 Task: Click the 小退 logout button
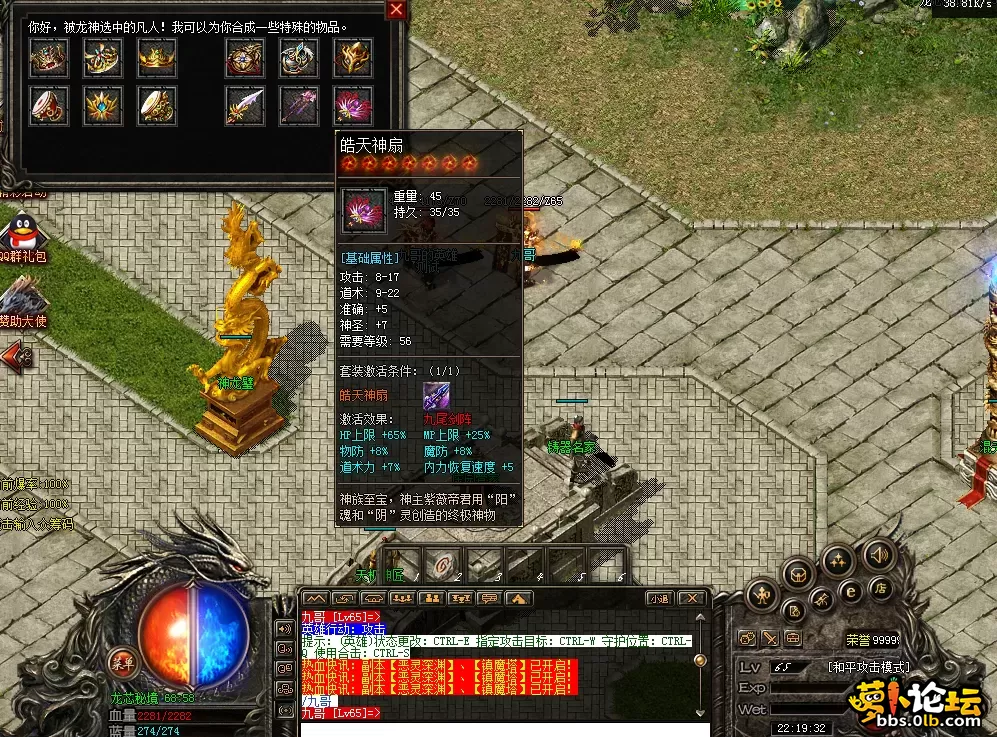tap(658, 598)
